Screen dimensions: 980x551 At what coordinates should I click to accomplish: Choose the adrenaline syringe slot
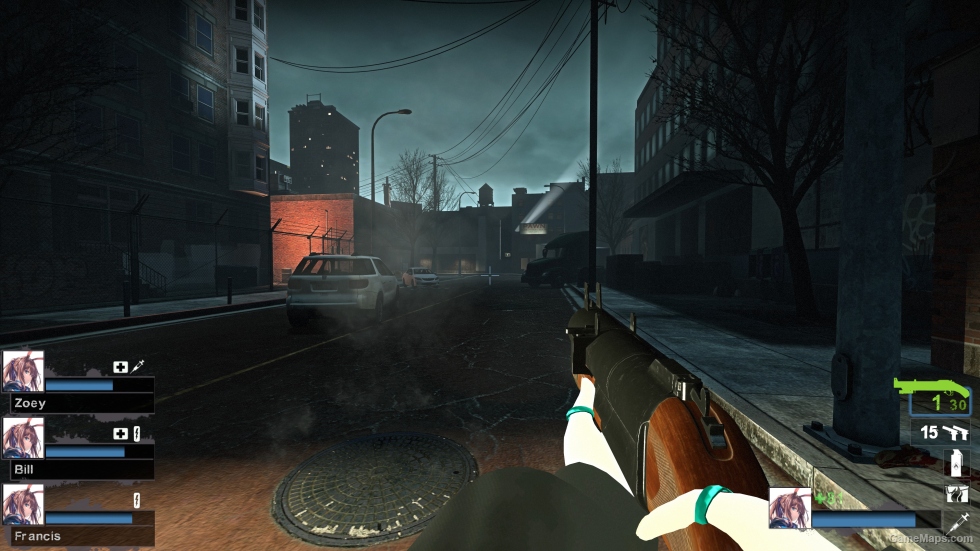click(x=956, y=521)
